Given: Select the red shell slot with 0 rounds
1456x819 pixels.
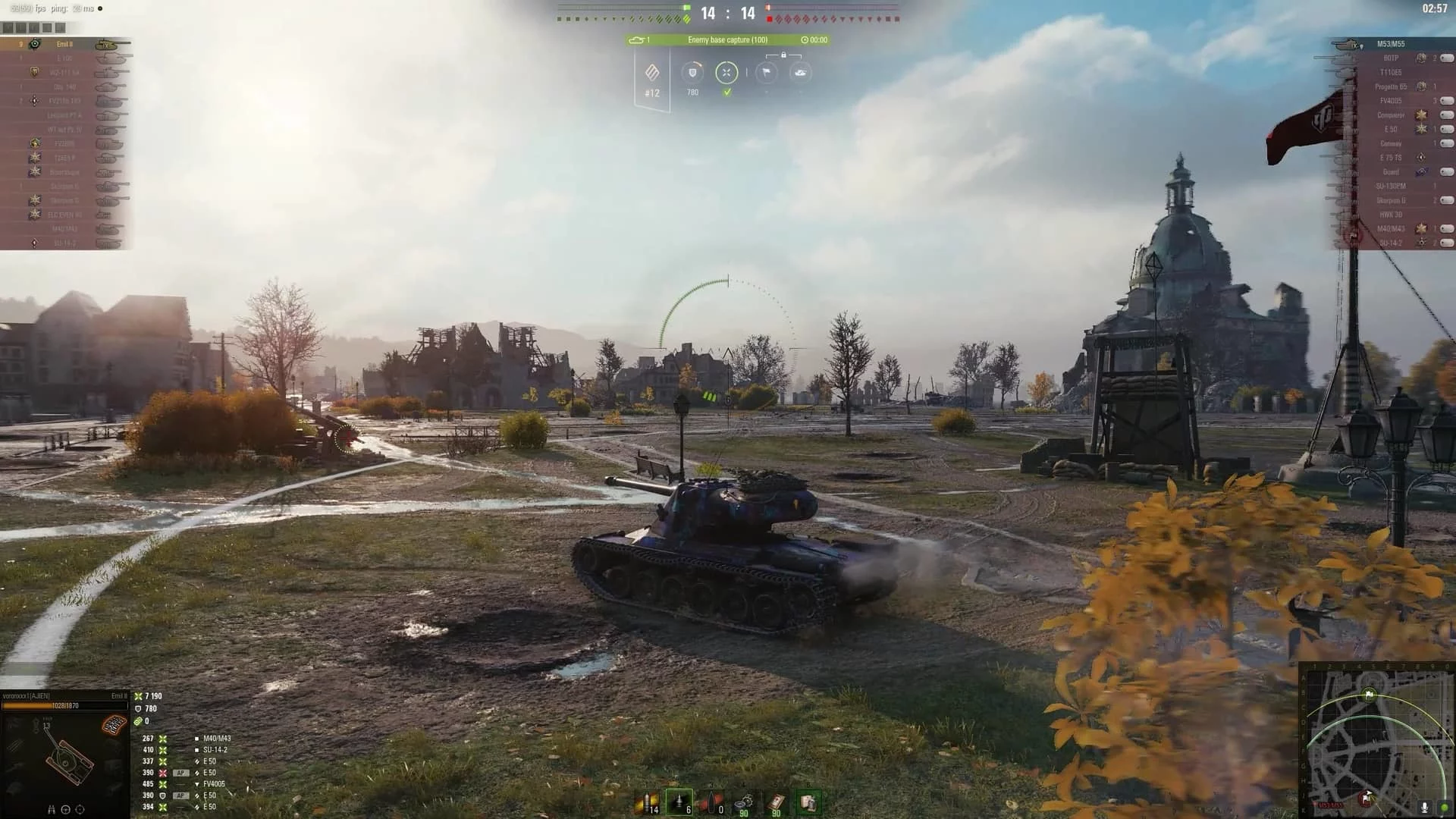Looking at the screenshot, I should (711, 802).
